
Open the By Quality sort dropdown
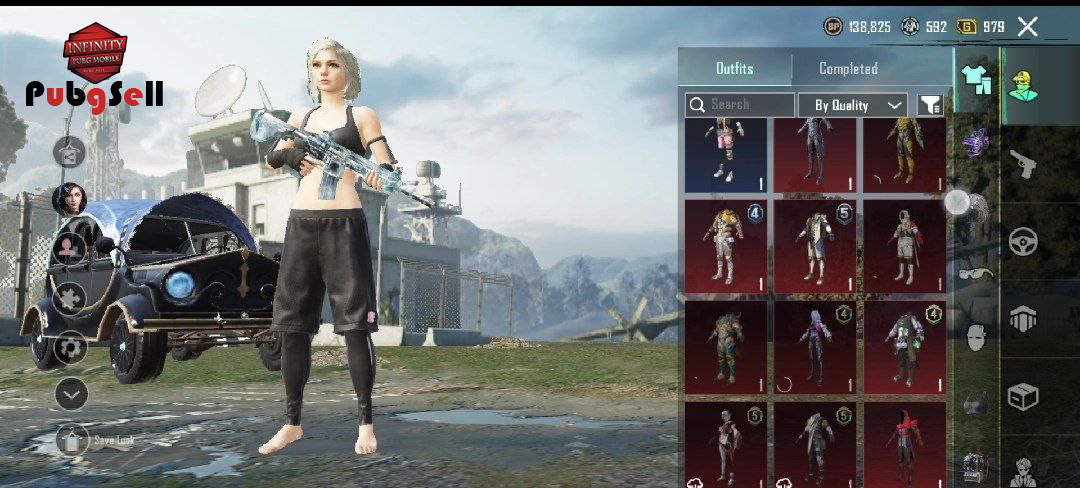coord(853,104)
